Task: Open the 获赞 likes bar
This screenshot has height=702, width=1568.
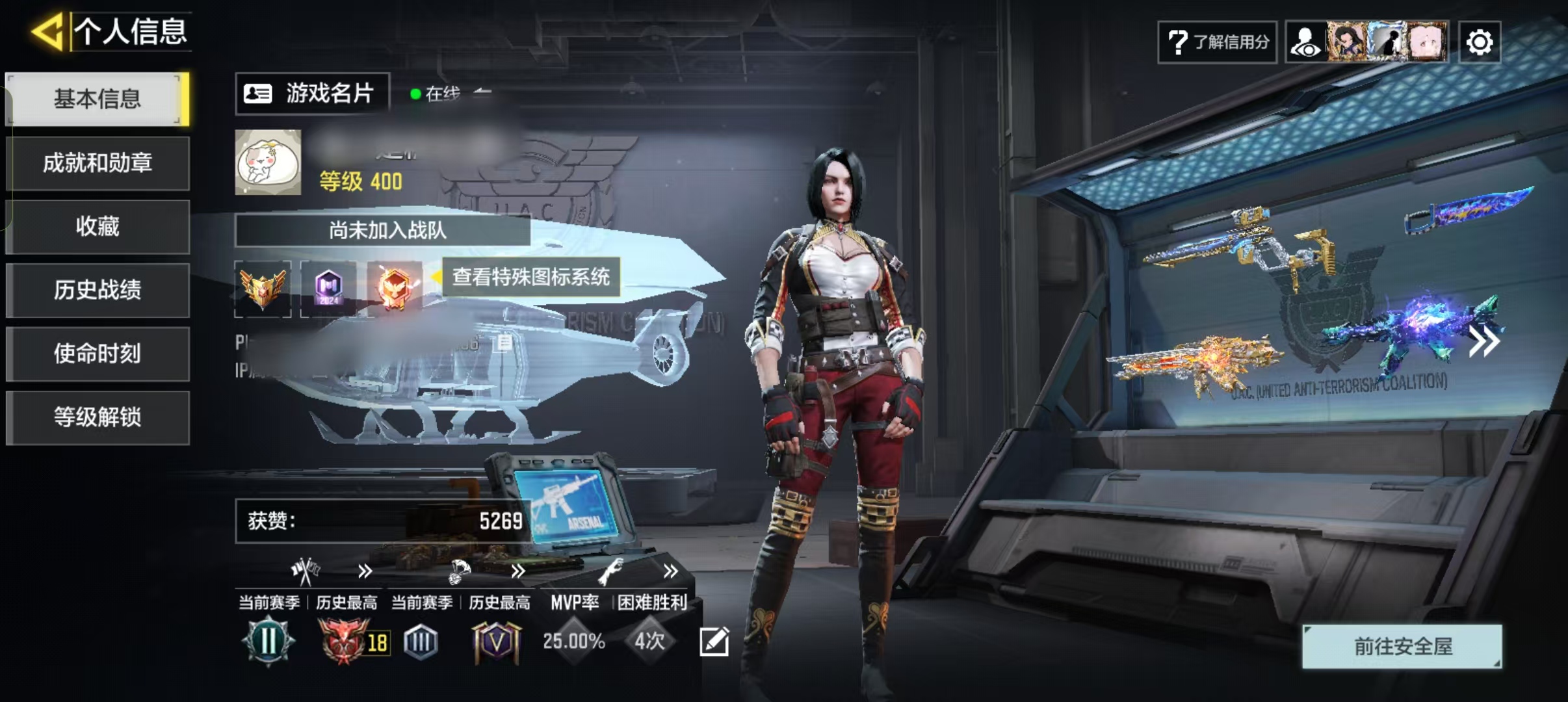Action: point(385,521)
